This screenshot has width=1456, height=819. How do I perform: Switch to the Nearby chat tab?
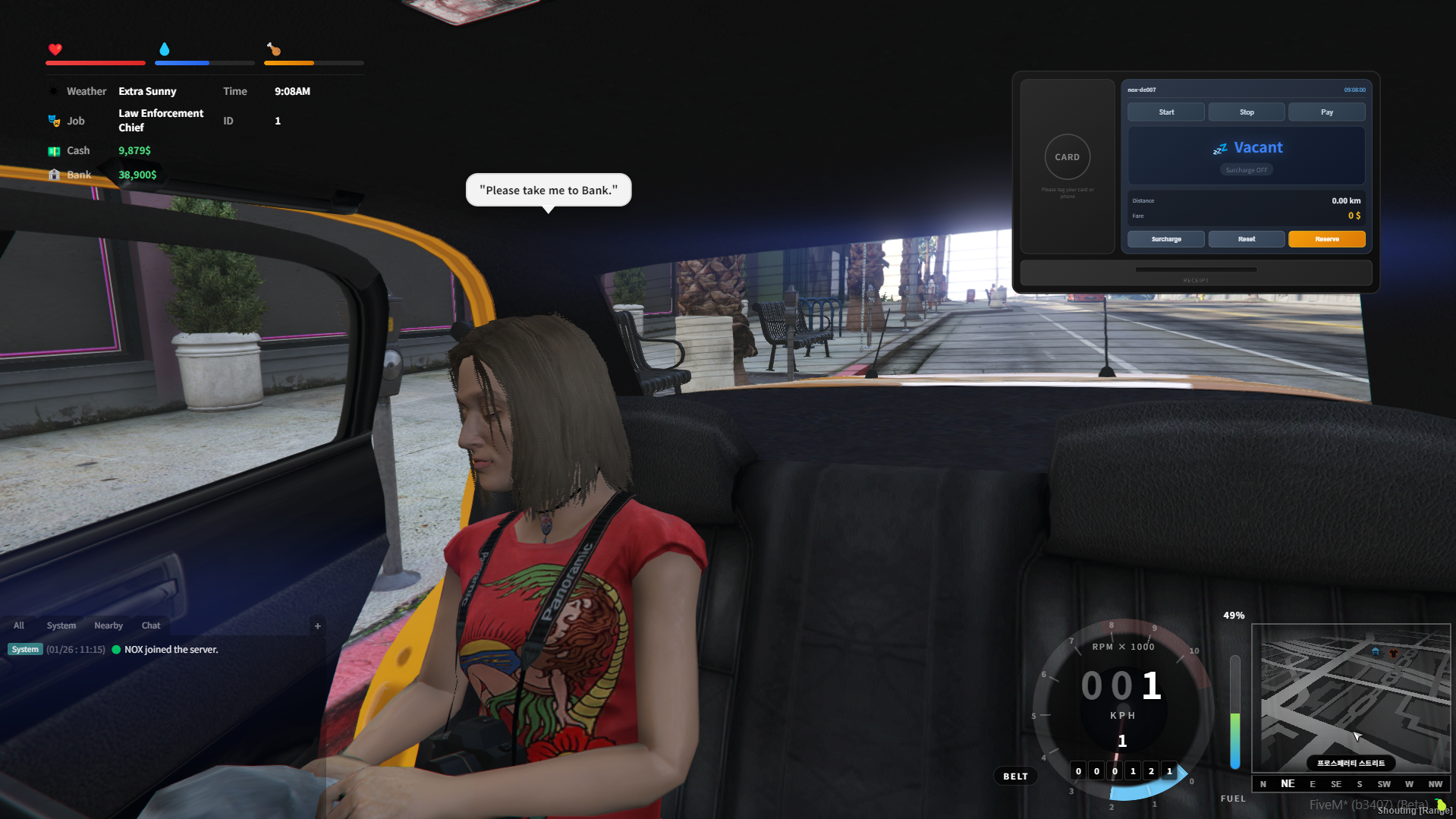(x=108, y=625)
